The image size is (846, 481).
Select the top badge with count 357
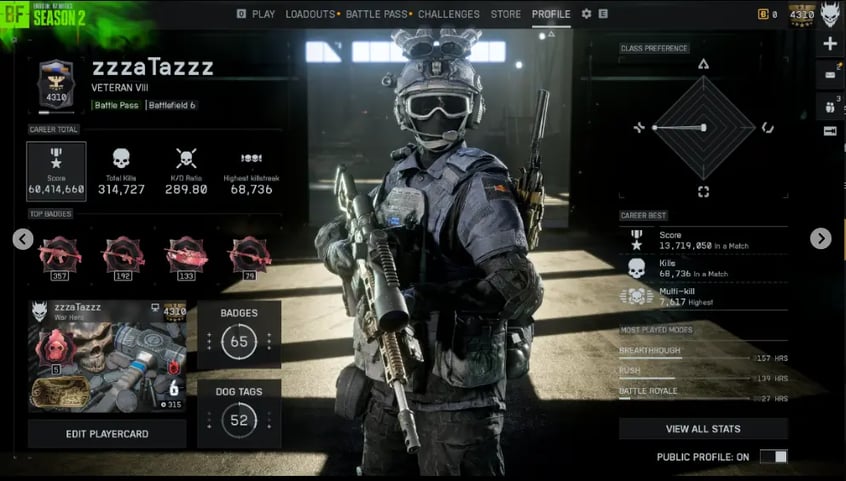[58, 256]
